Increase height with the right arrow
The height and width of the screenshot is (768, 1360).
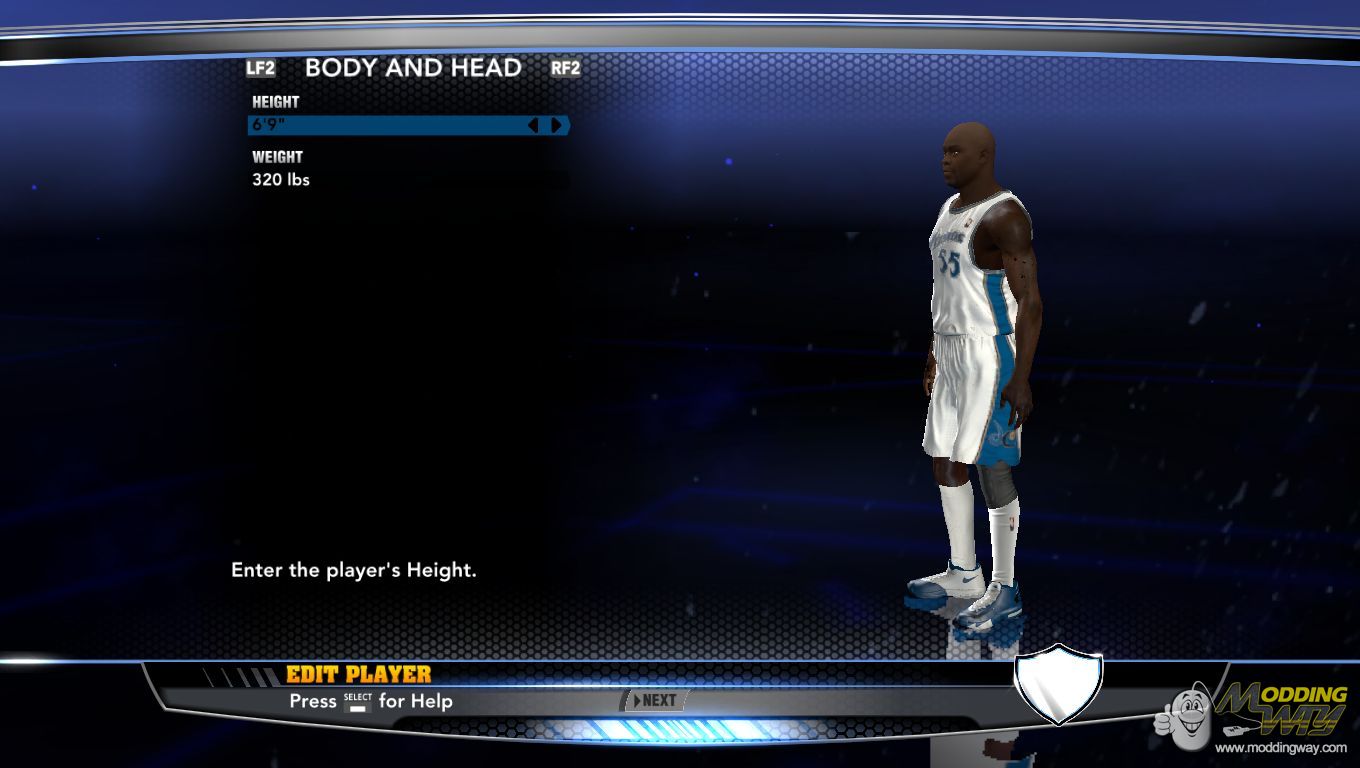point(556,125)
